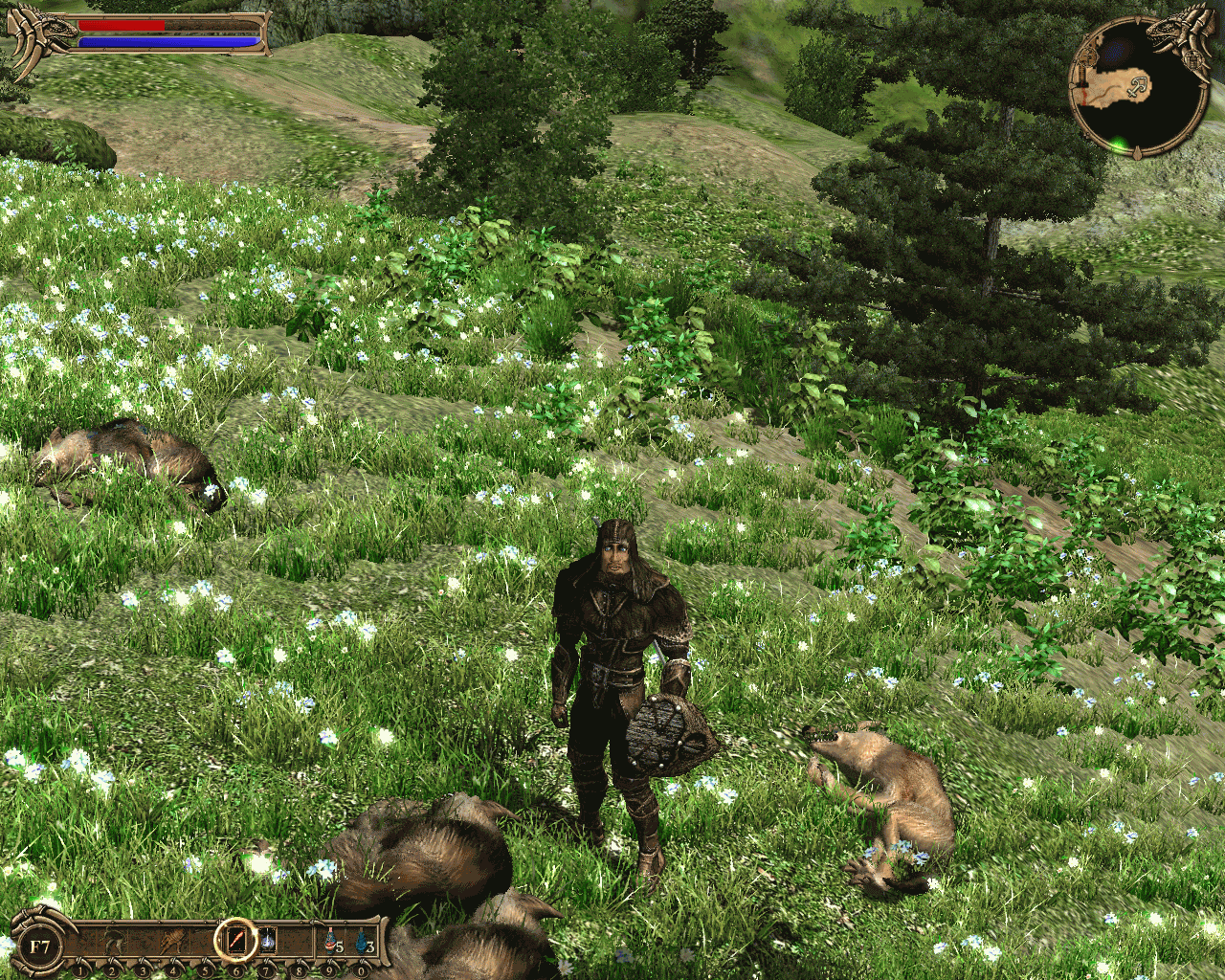Activate the red wand skill card
Image resolution: width=1225 pixels, height=980 pixels.
(x=235, y=942)
